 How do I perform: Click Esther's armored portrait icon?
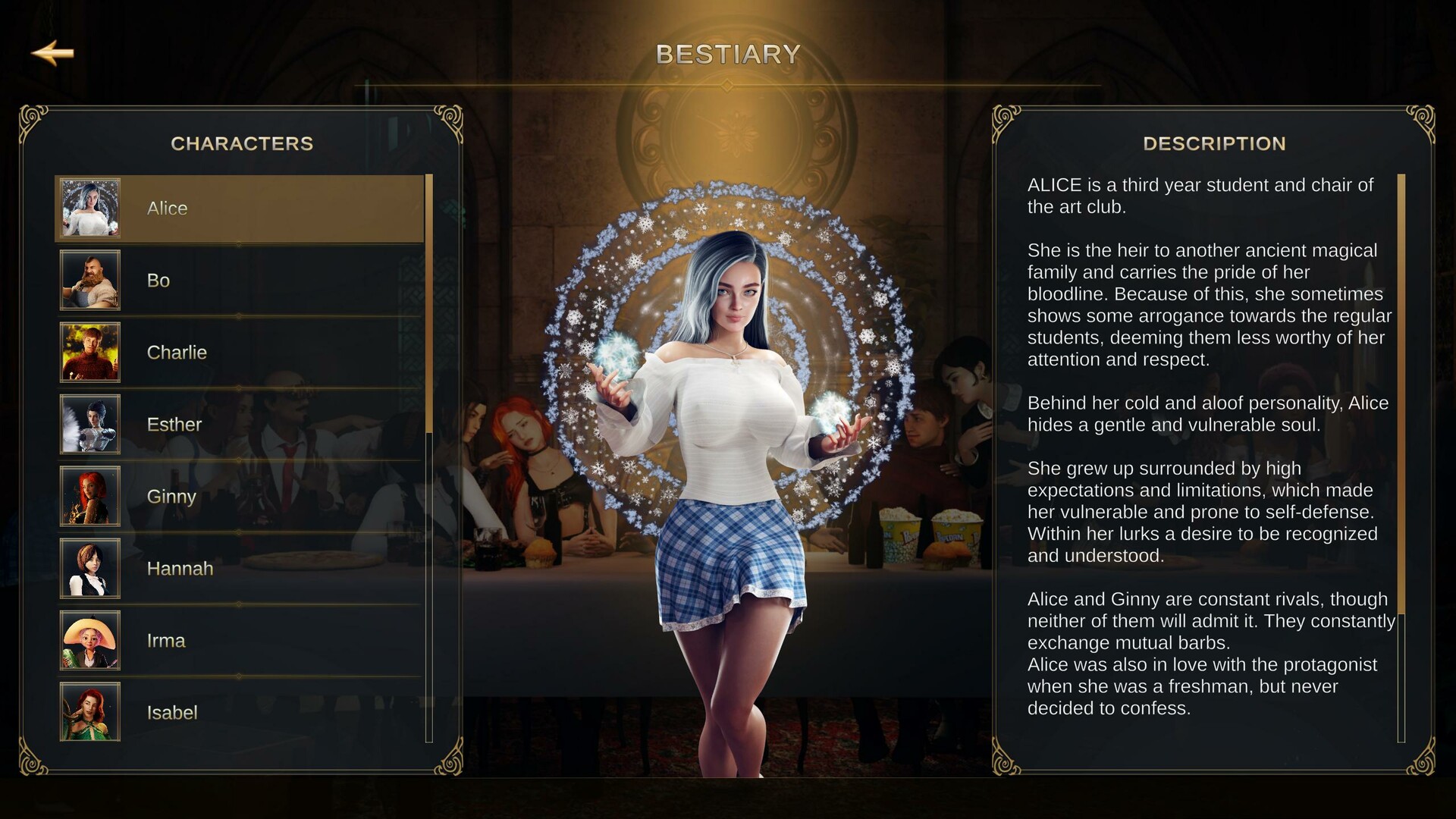89,424
